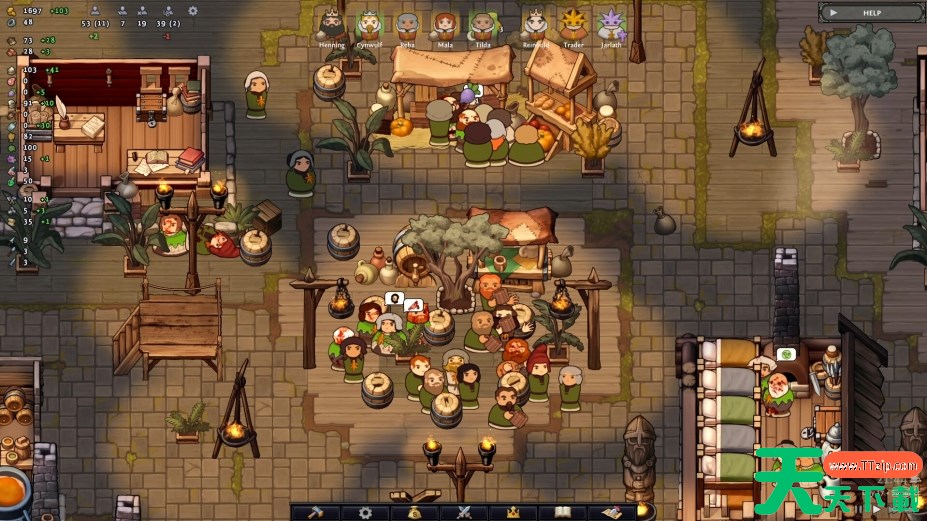The height and width of the screenshot is (521, 927).
Task: Open the crown kingdom menu
Action: click(513, 512)
